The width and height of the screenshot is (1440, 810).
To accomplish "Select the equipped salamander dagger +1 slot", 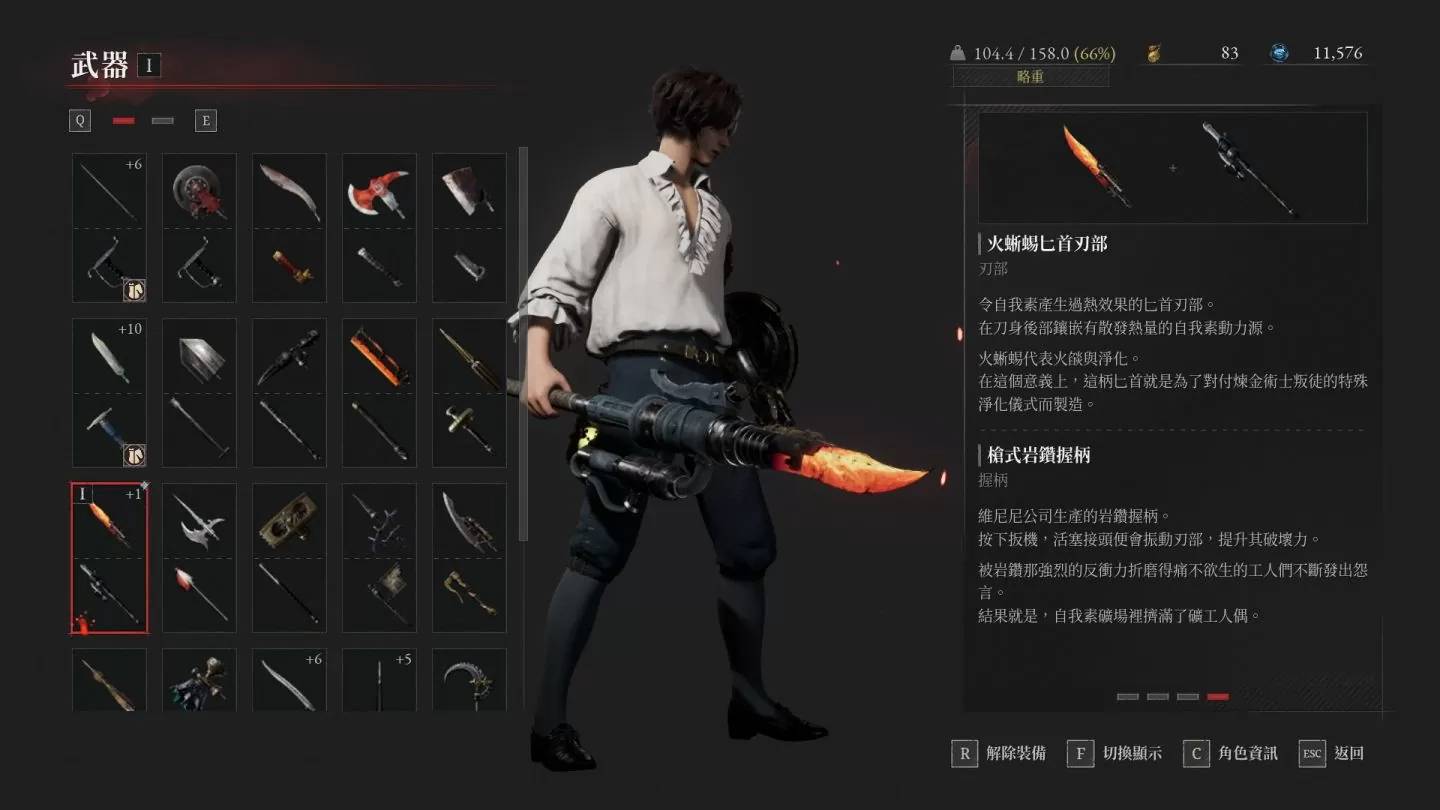I will coord(109,558).
